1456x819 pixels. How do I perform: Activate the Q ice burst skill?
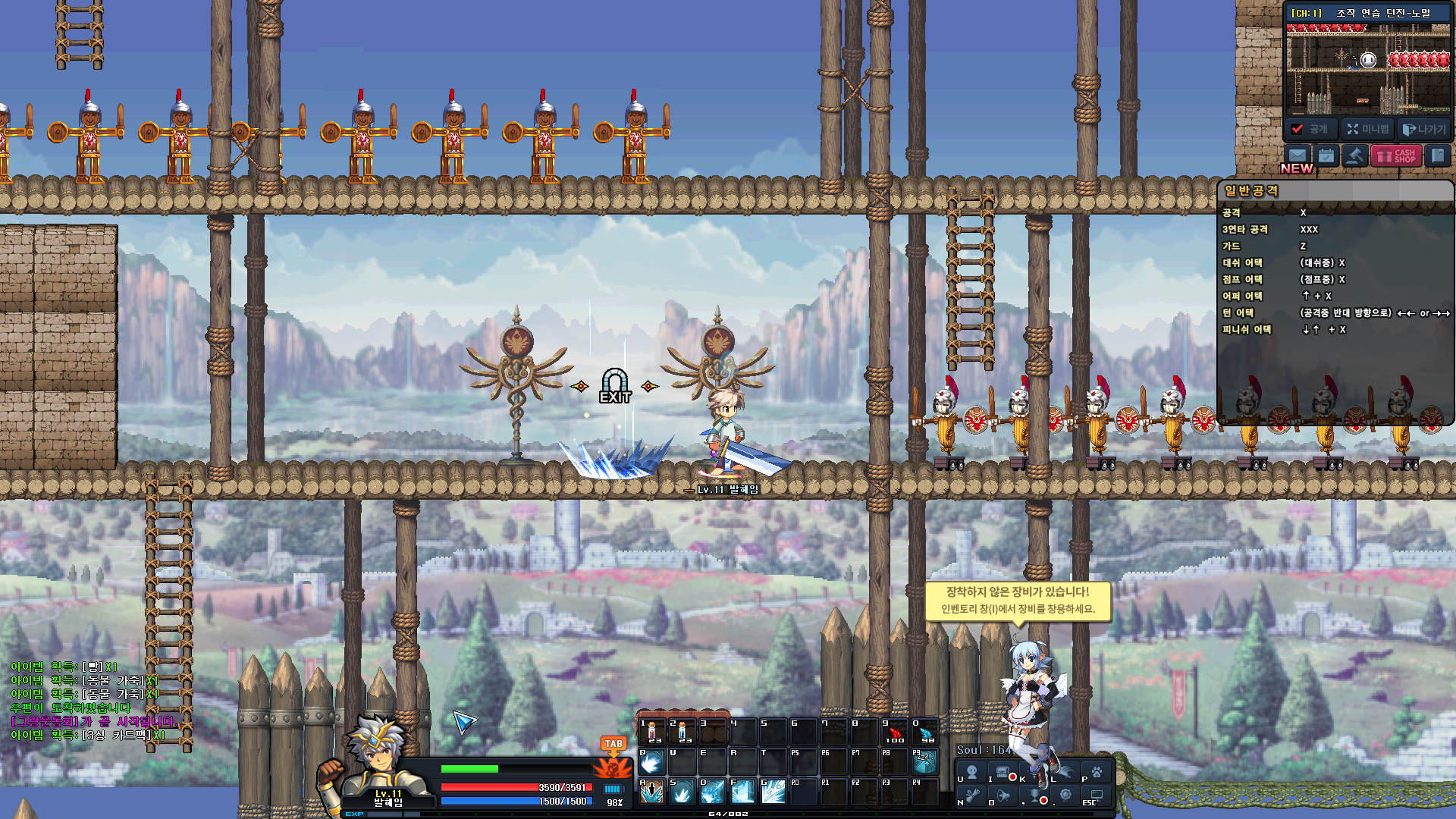[651, 761]
